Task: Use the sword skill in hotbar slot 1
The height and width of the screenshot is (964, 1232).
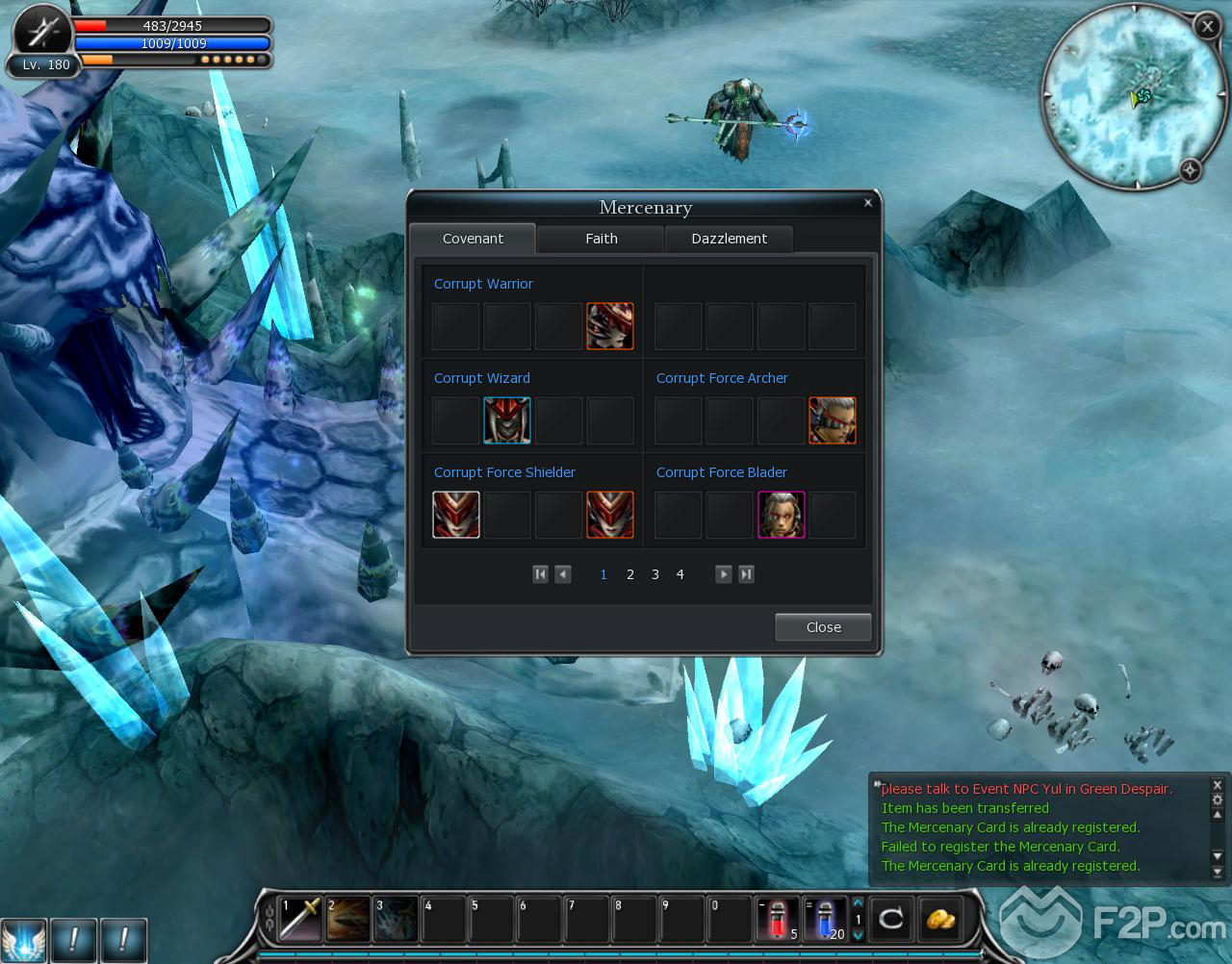Action: tap(300, 920)
